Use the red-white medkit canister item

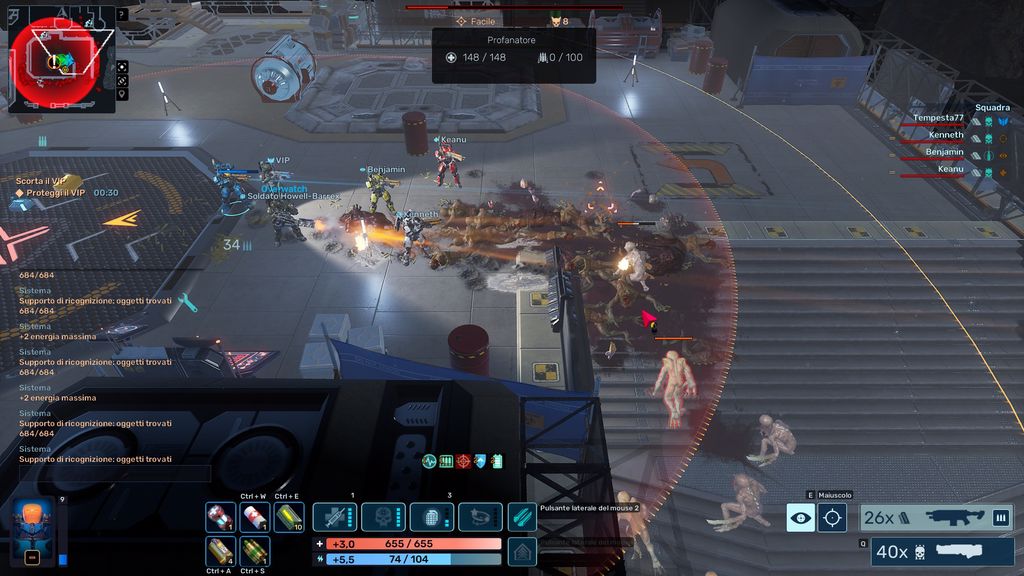pos(220,517)
